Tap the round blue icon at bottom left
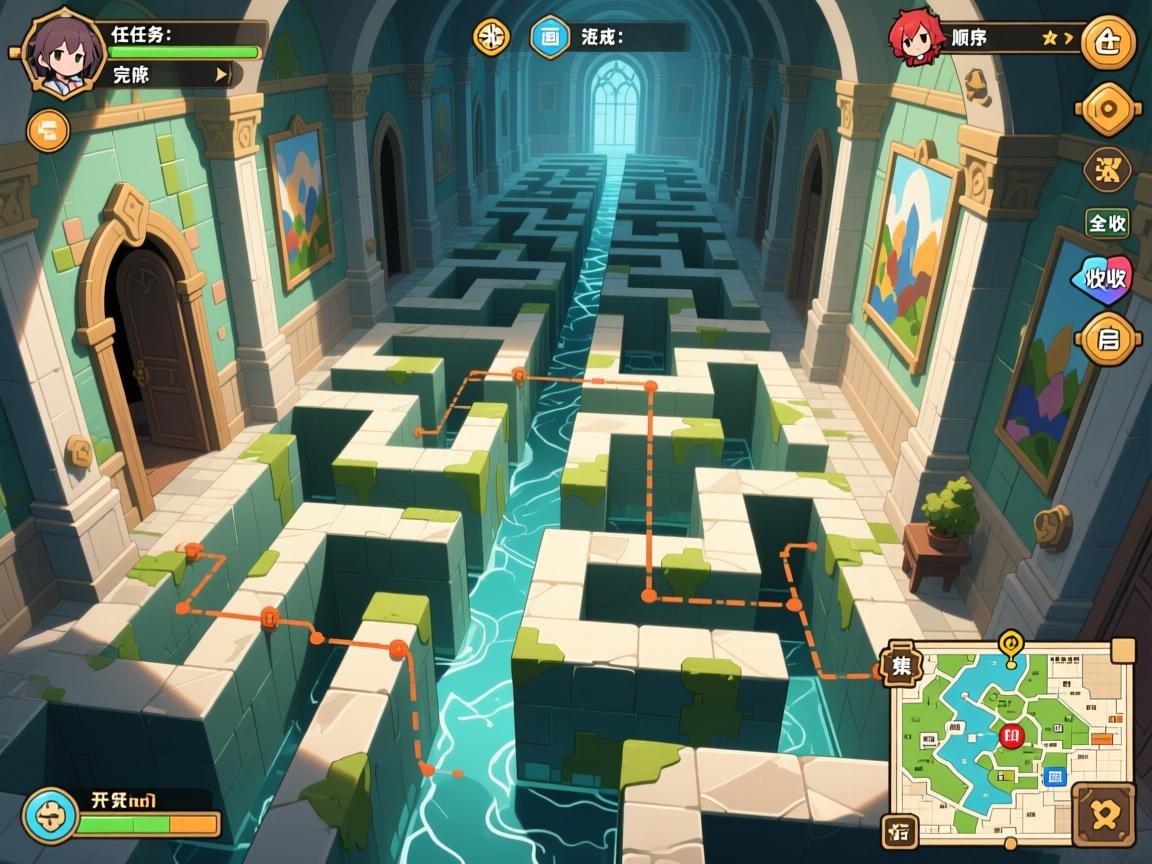The image size is (1152, 864). [50, 814]
